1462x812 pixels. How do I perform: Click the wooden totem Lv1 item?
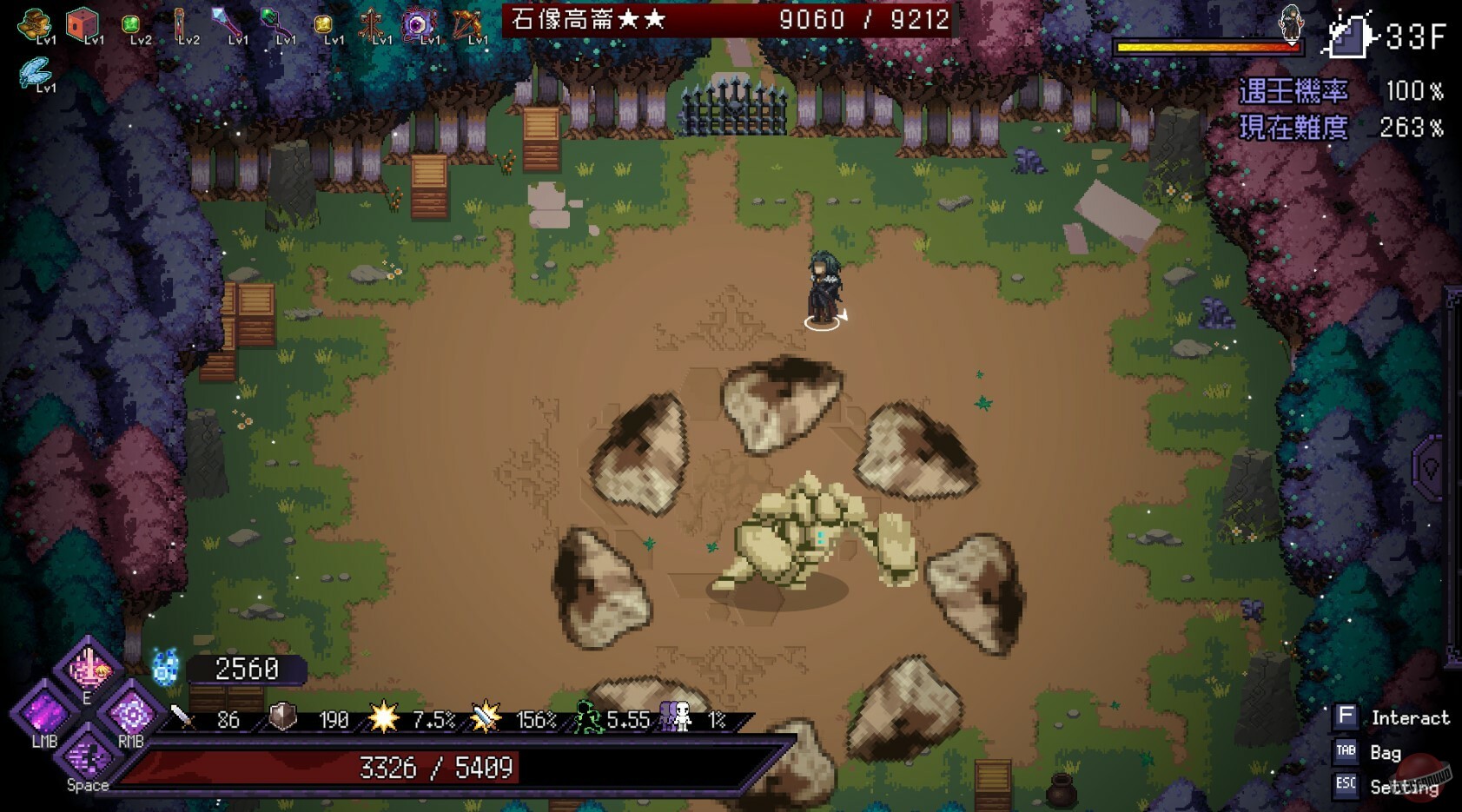click(x=372, y=23)
